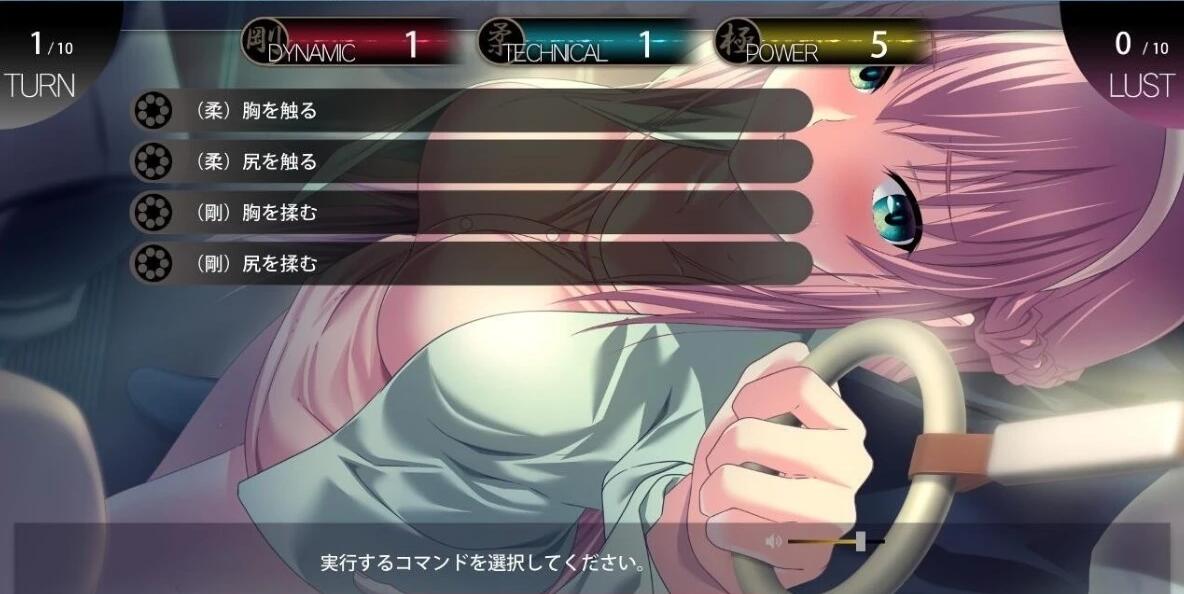Choose the (柔) 尻を触る command
1184x594 pixels.
(470, 161)
